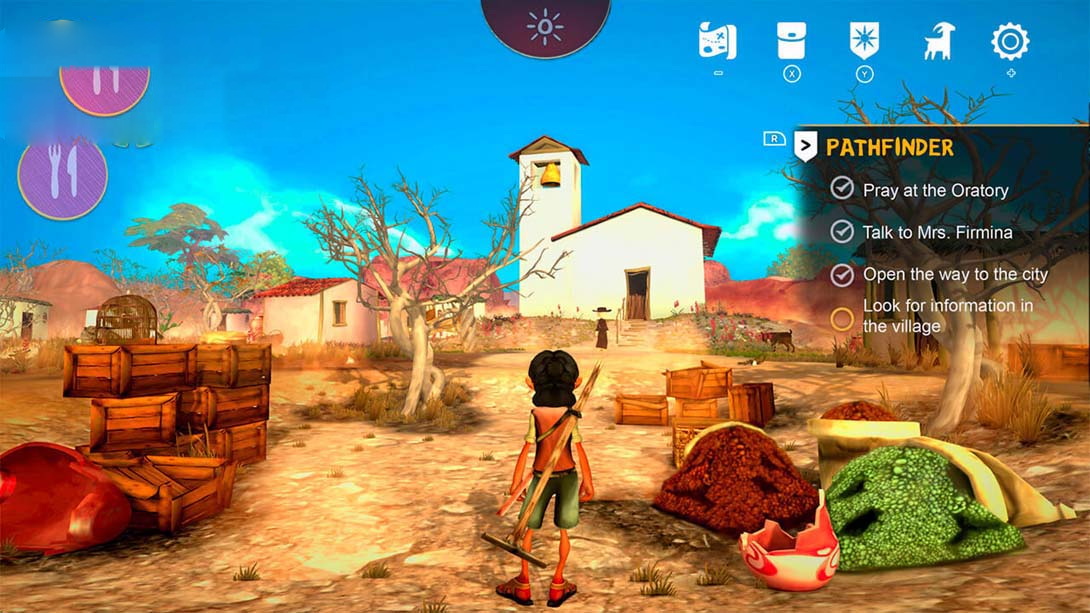Collapse the Pathfinder panel with the arrow
The height and width of the screenshot is (613, 1090).
(805, 147)
